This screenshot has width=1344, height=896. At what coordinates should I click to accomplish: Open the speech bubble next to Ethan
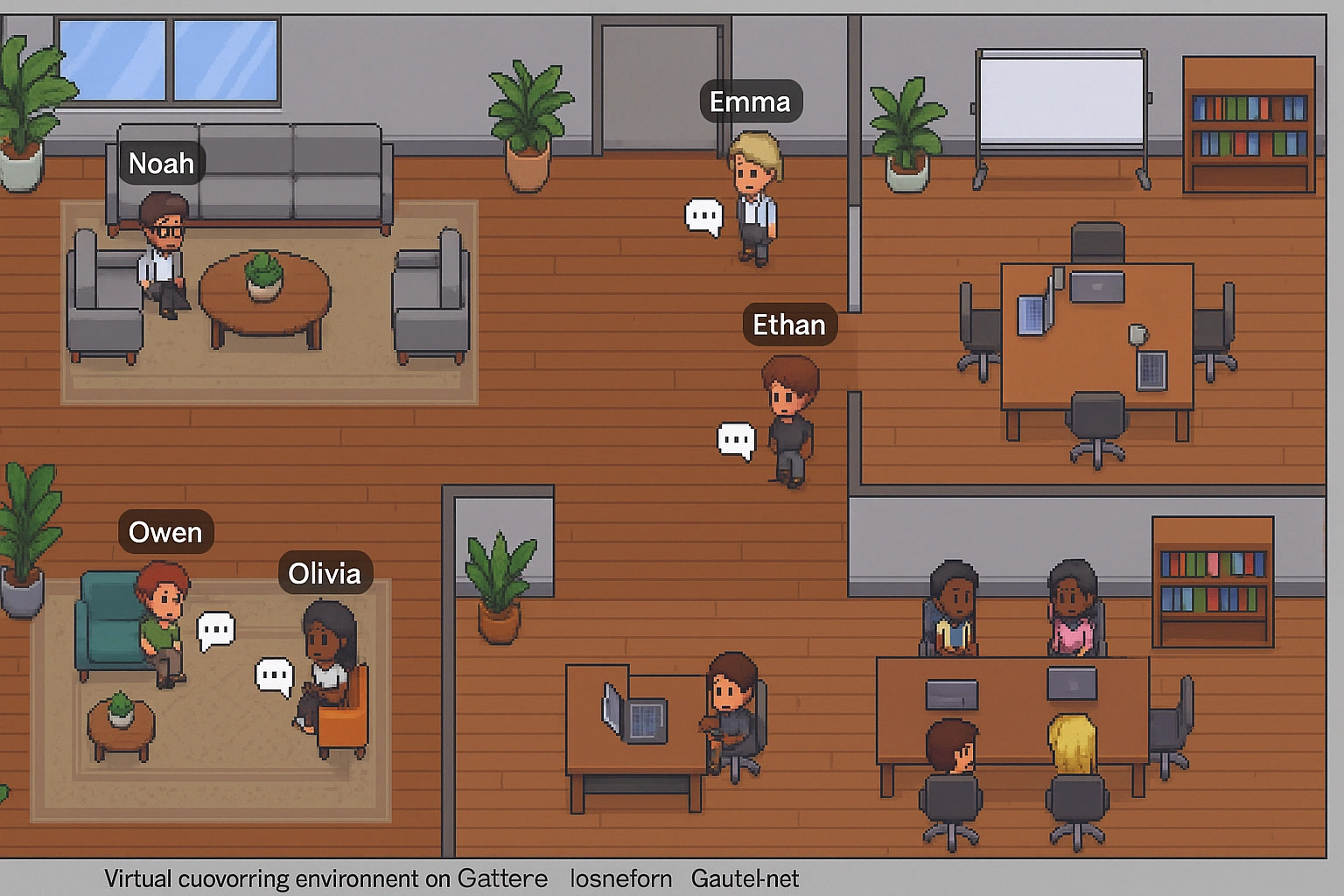point(736,439)
